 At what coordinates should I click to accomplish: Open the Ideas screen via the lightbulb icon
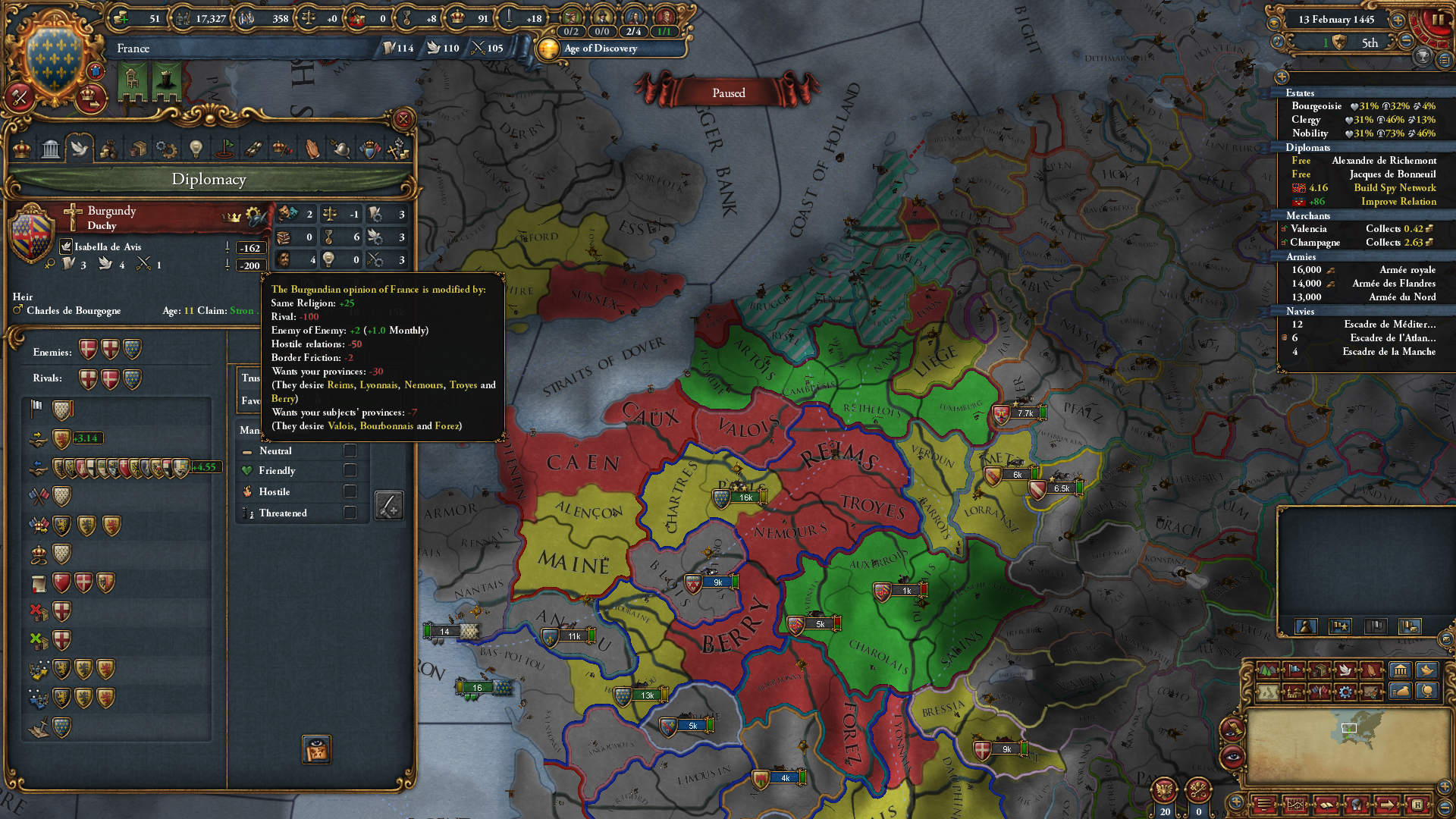click(x=195, y=148)
